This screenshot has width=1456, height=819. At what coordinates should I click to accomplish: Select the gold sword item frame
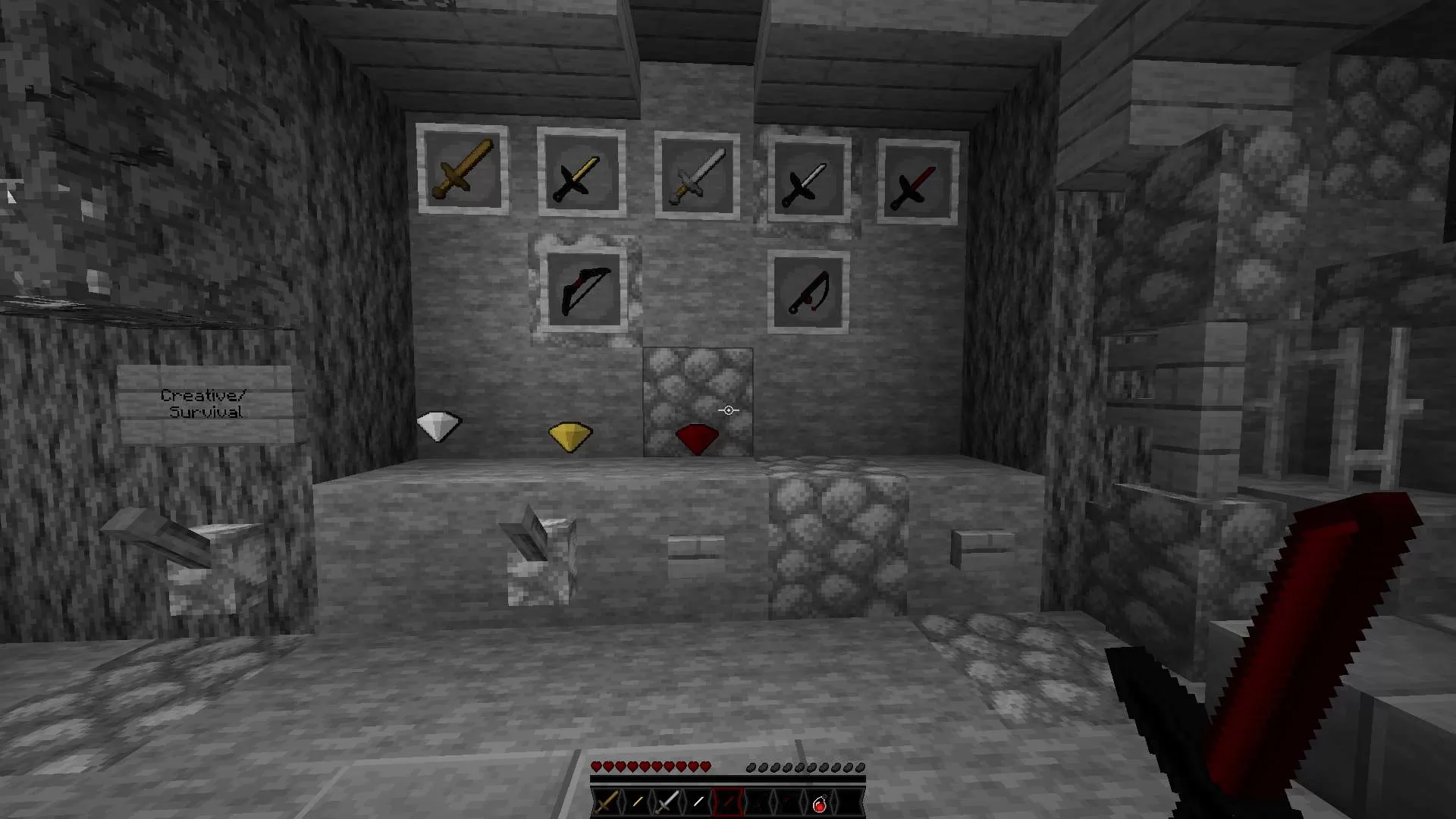(463, 173)
